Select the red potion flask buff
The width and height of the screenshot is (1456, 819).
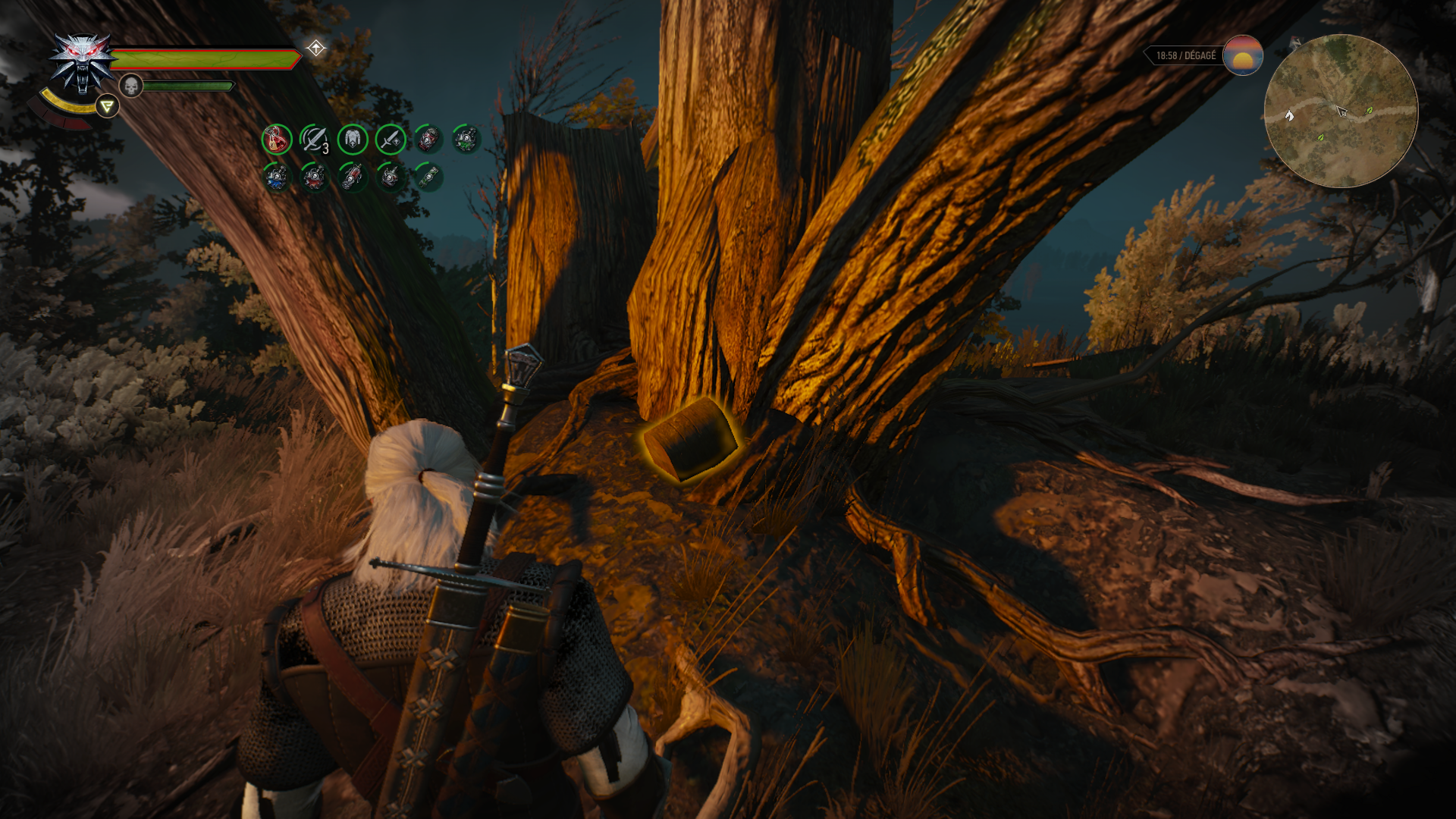277,140
